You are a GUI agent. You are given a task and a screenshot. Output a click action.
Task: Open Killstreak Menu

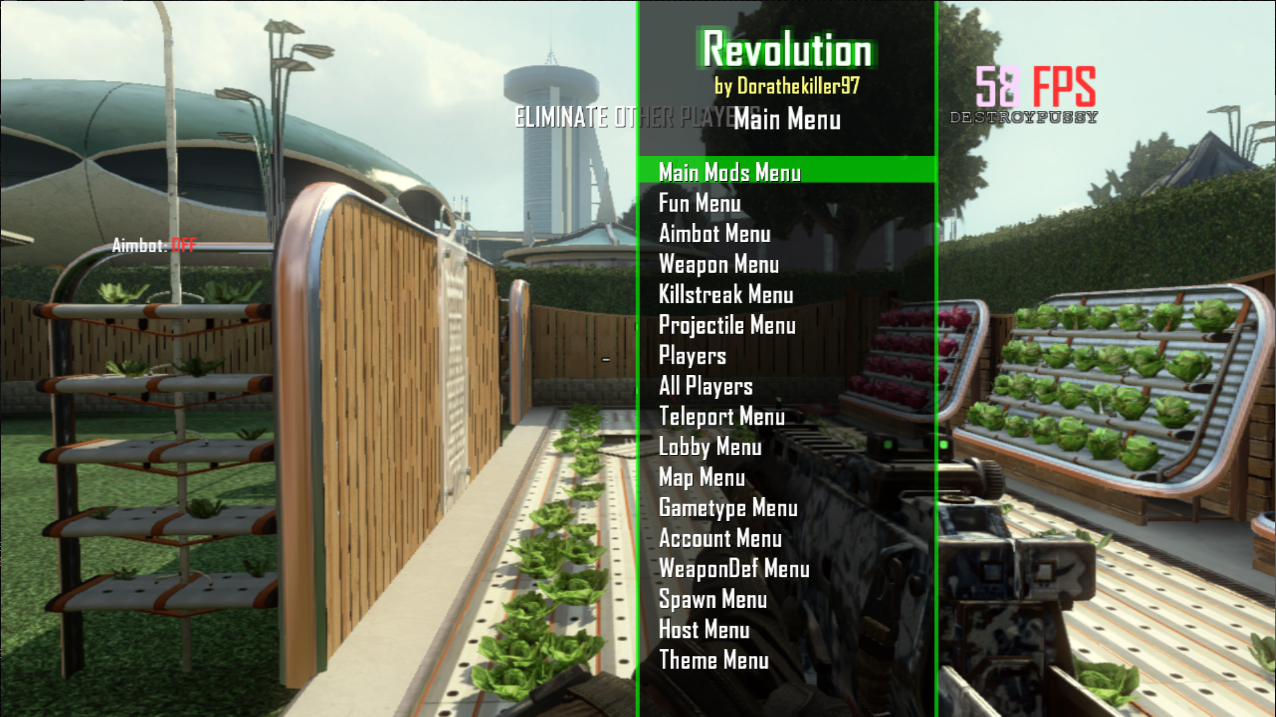coord(725,295)
